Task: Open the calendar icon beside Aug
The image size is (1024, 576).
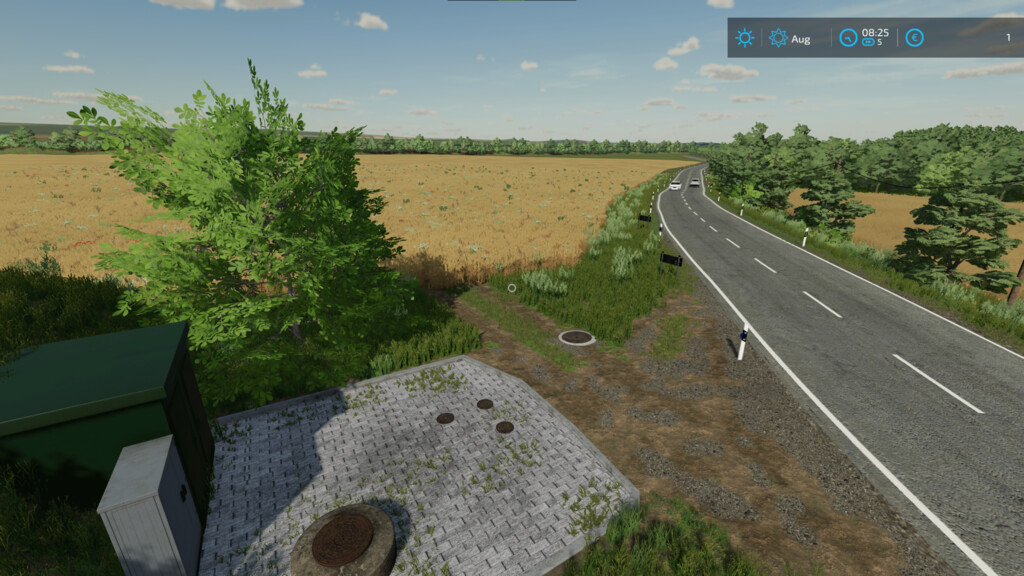Action: (x=778, y=38)
